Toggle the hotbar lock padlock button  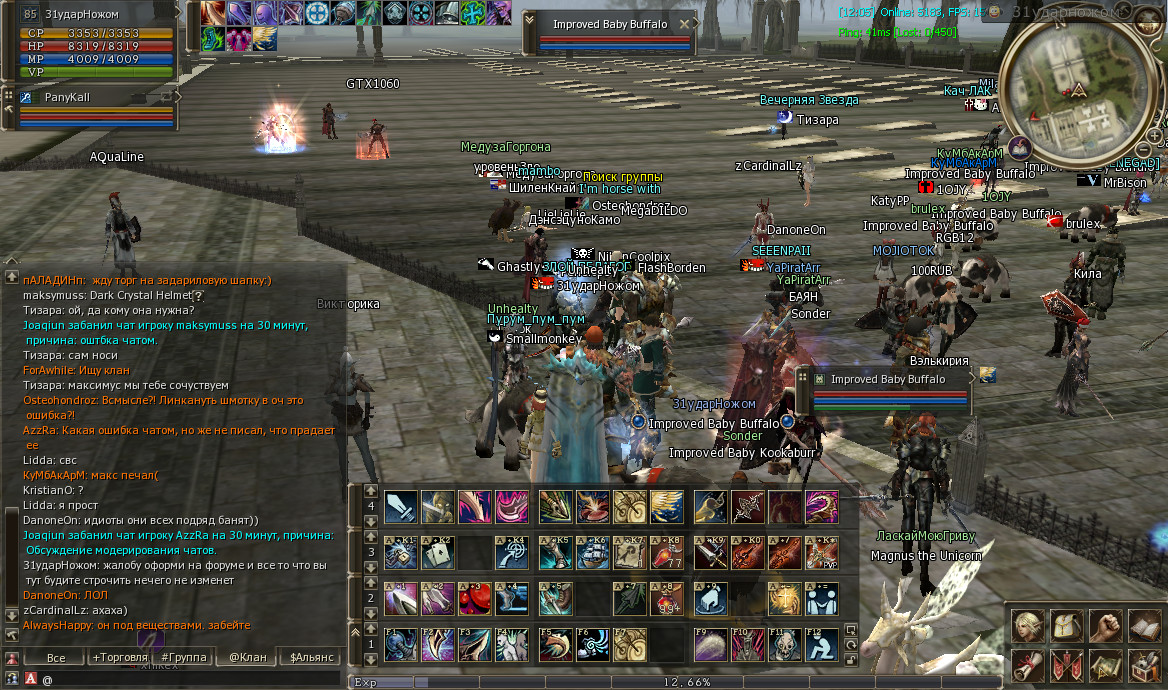coord(851,660)
